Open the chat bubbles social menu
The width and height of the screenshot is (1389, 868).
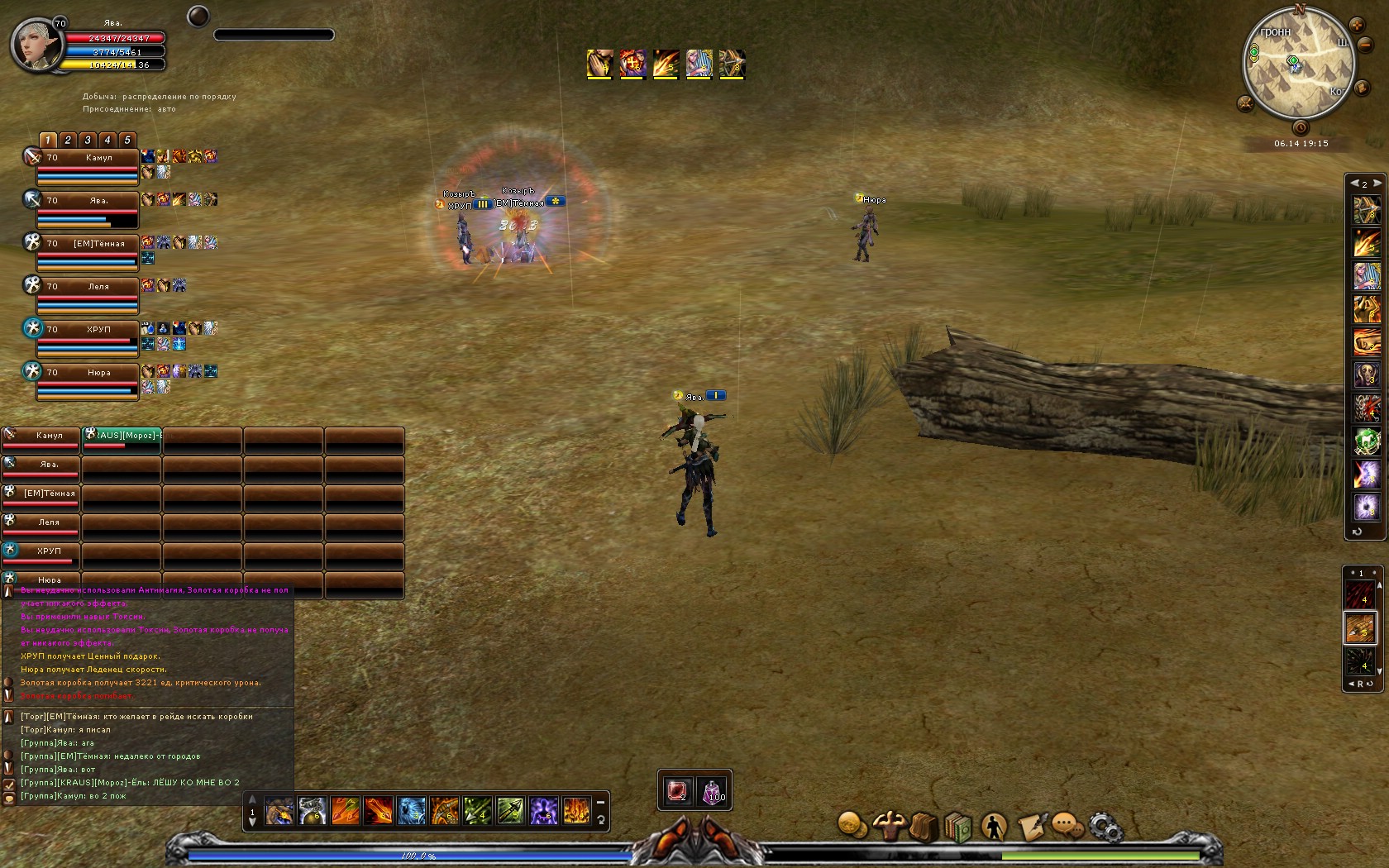pos(1067,826)
